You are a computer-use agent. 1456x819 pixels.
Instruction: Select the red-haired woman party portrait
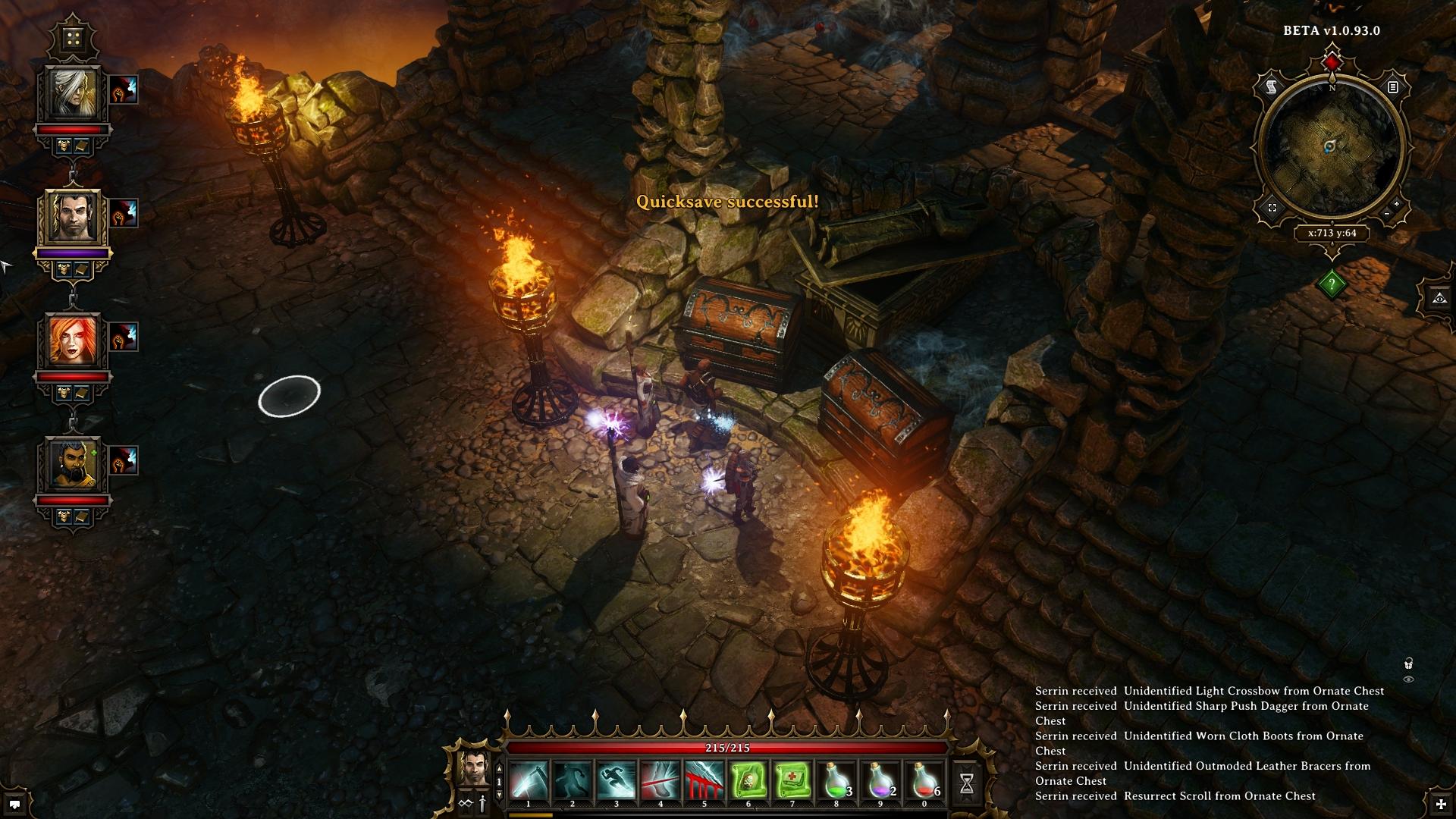tap(74, 339)
